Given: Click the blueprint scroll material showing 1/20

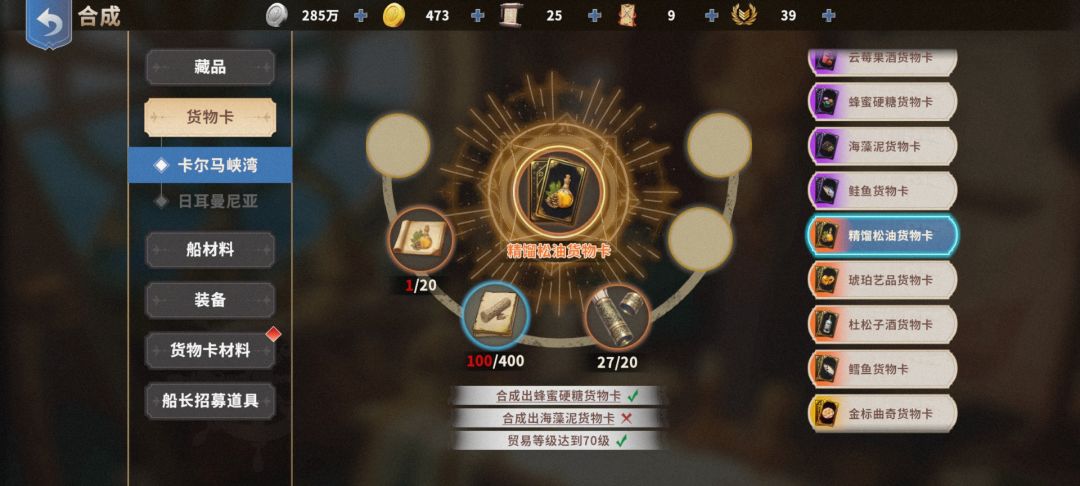Looking at the screenshot, I should 421,240.
